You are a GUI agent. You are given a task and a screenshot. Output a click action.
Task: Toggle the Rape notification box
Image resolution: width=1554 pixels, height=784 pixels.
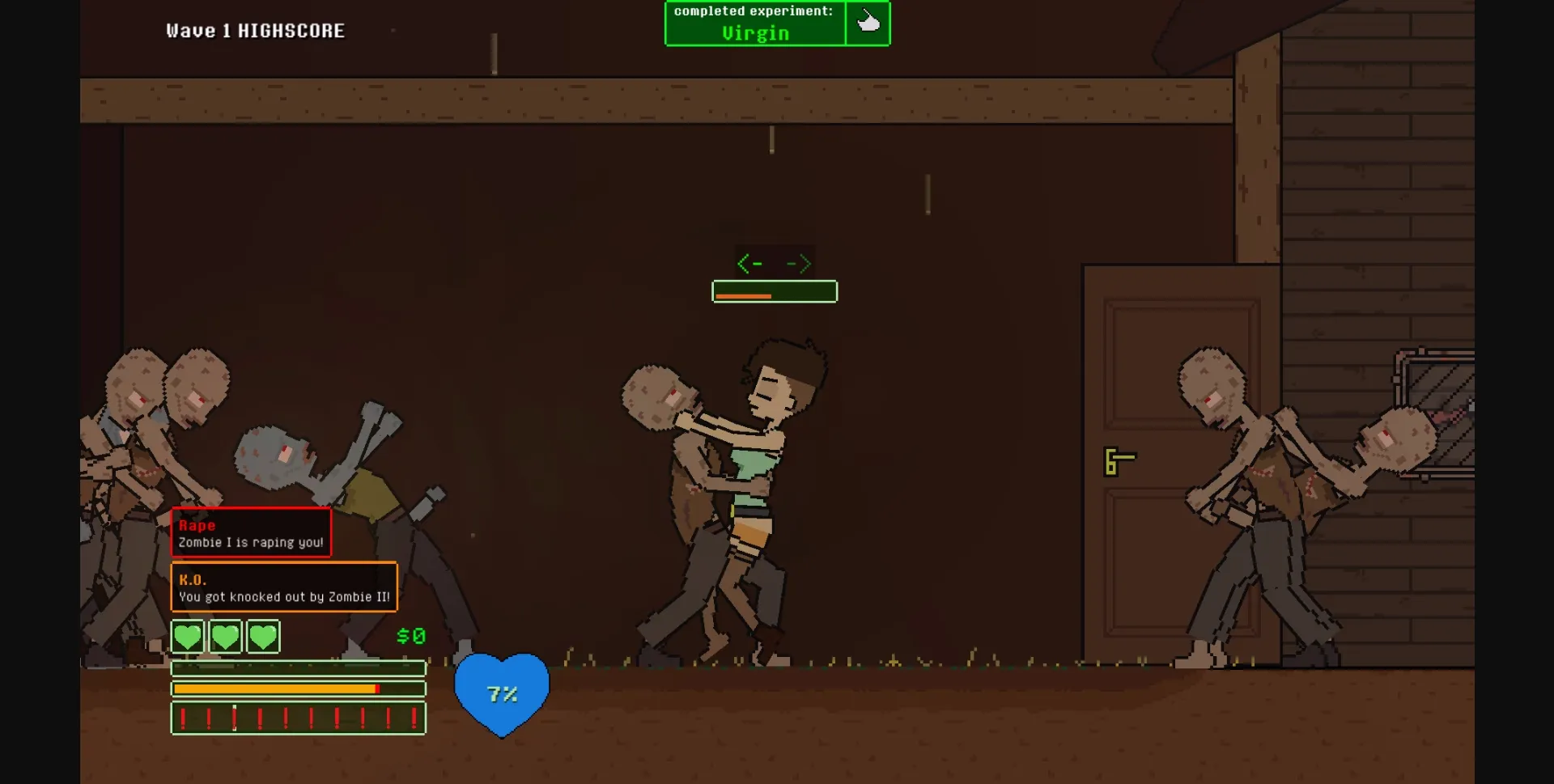251,532
